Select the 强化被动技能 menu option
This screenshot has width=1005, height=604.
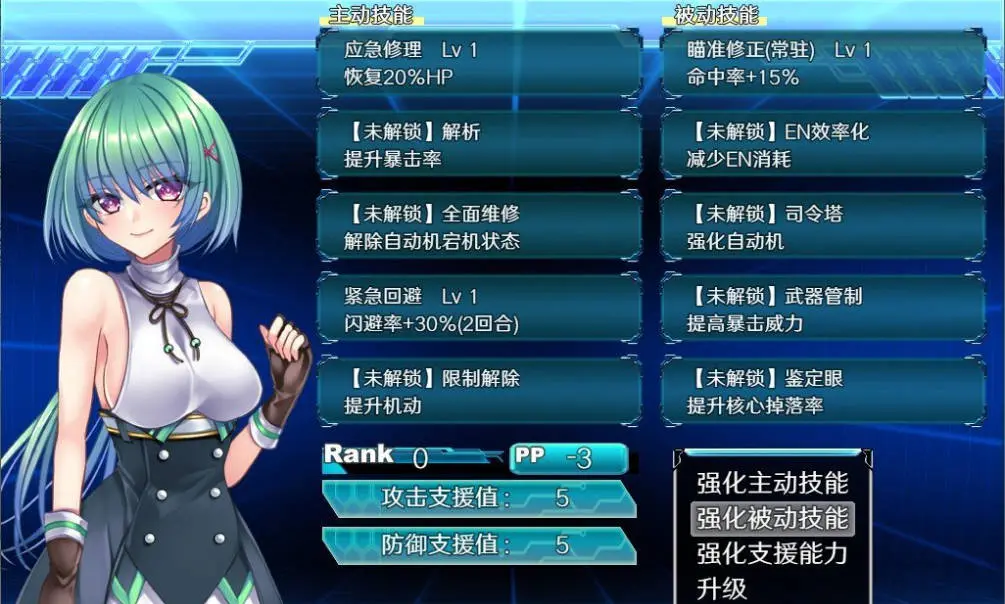(x=772, y=518)
